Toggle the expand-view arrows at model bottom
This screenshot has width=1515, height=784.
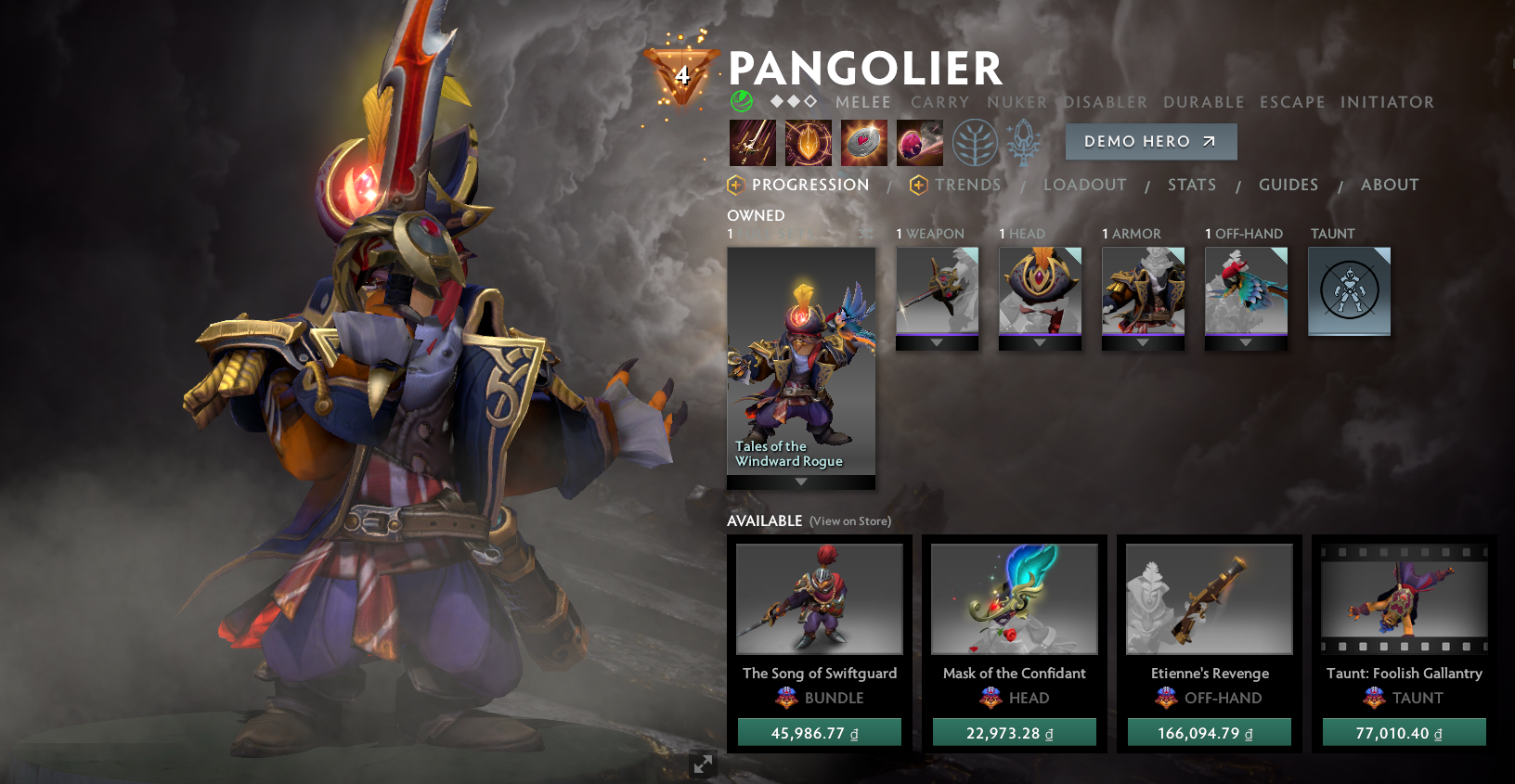pos(703,764)
